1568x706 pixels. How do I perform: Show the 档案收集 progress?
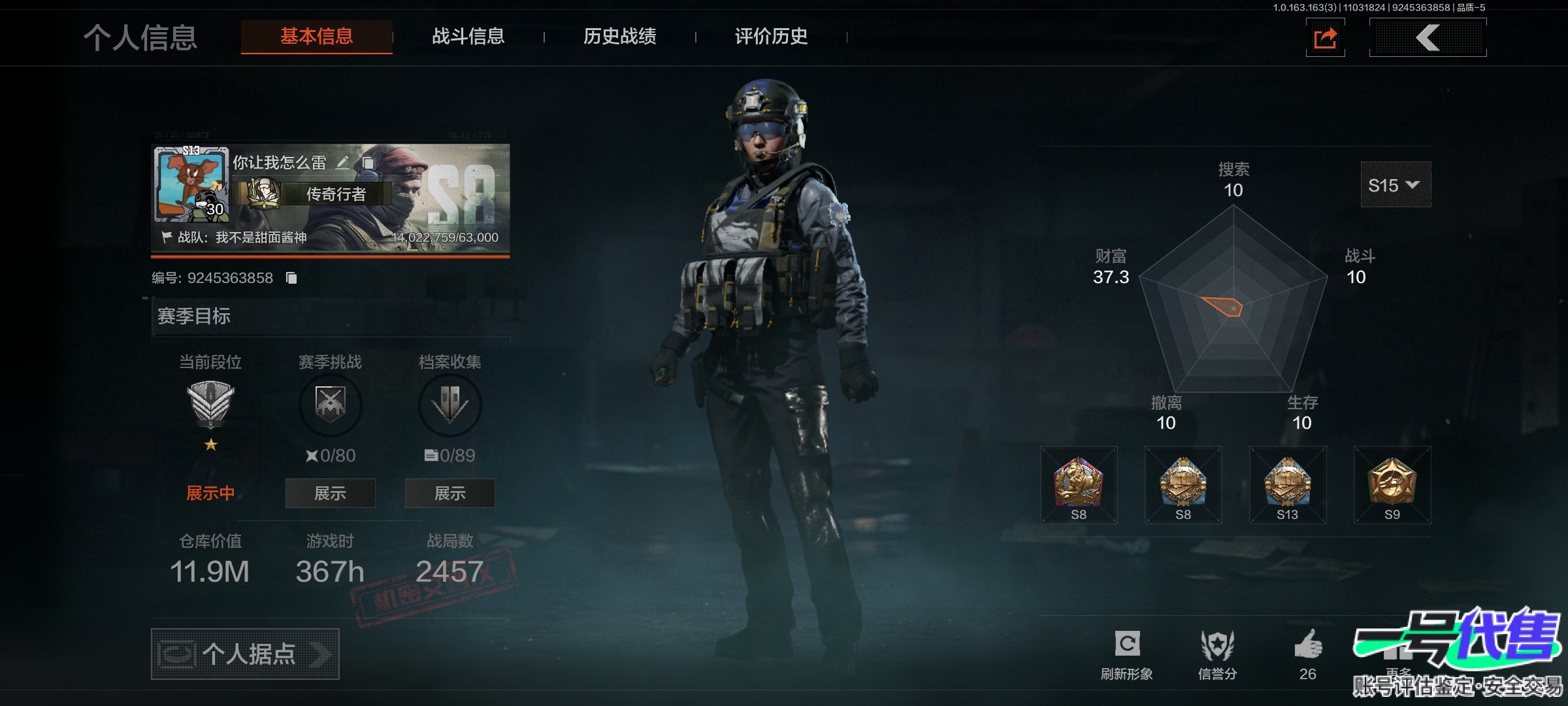tap(449, 493)
